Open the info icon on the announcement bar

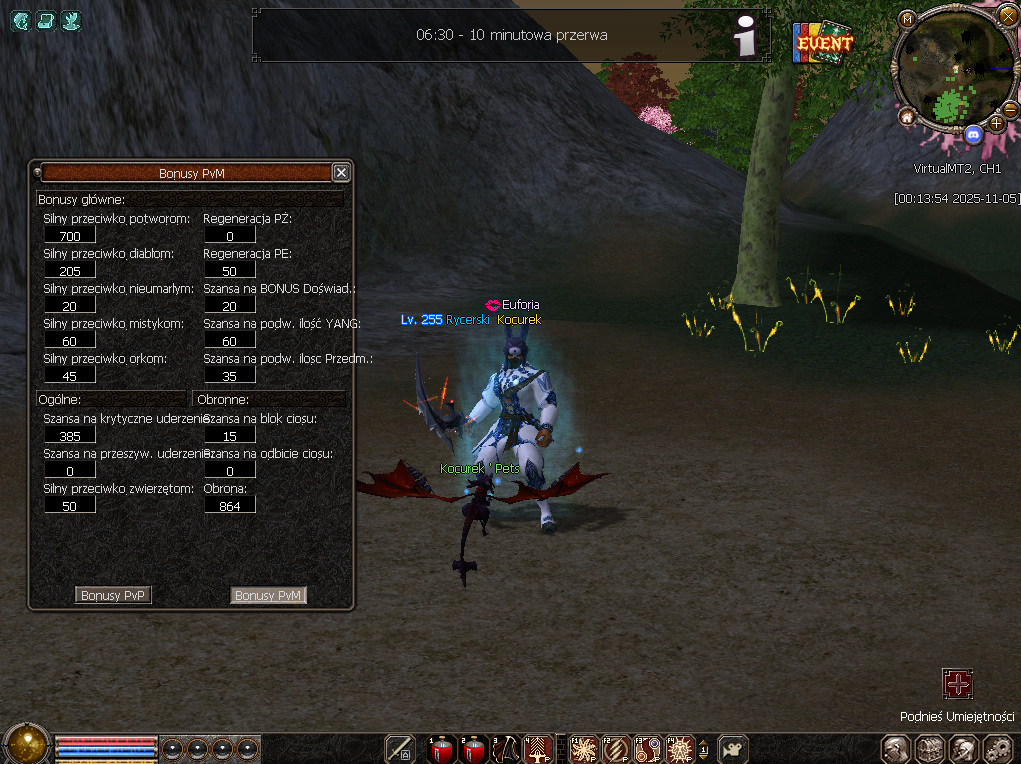[x=744, y=37]
